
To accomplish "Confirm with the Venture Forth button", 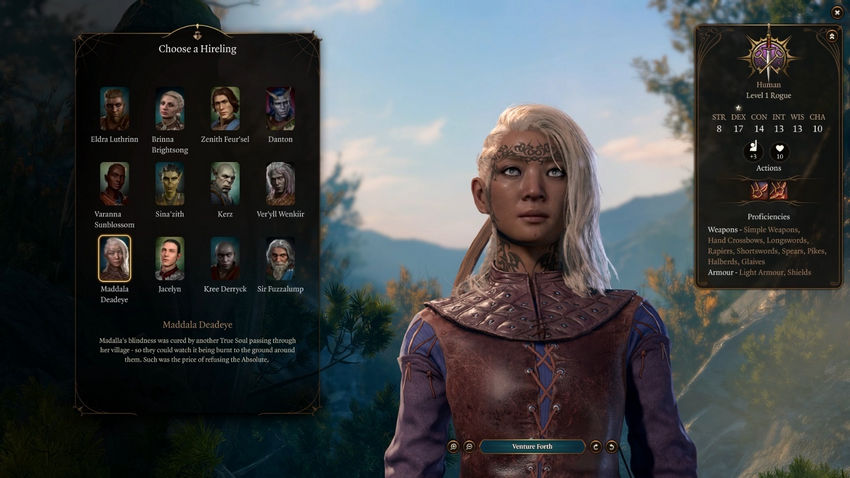I will [x=532, y=447].
